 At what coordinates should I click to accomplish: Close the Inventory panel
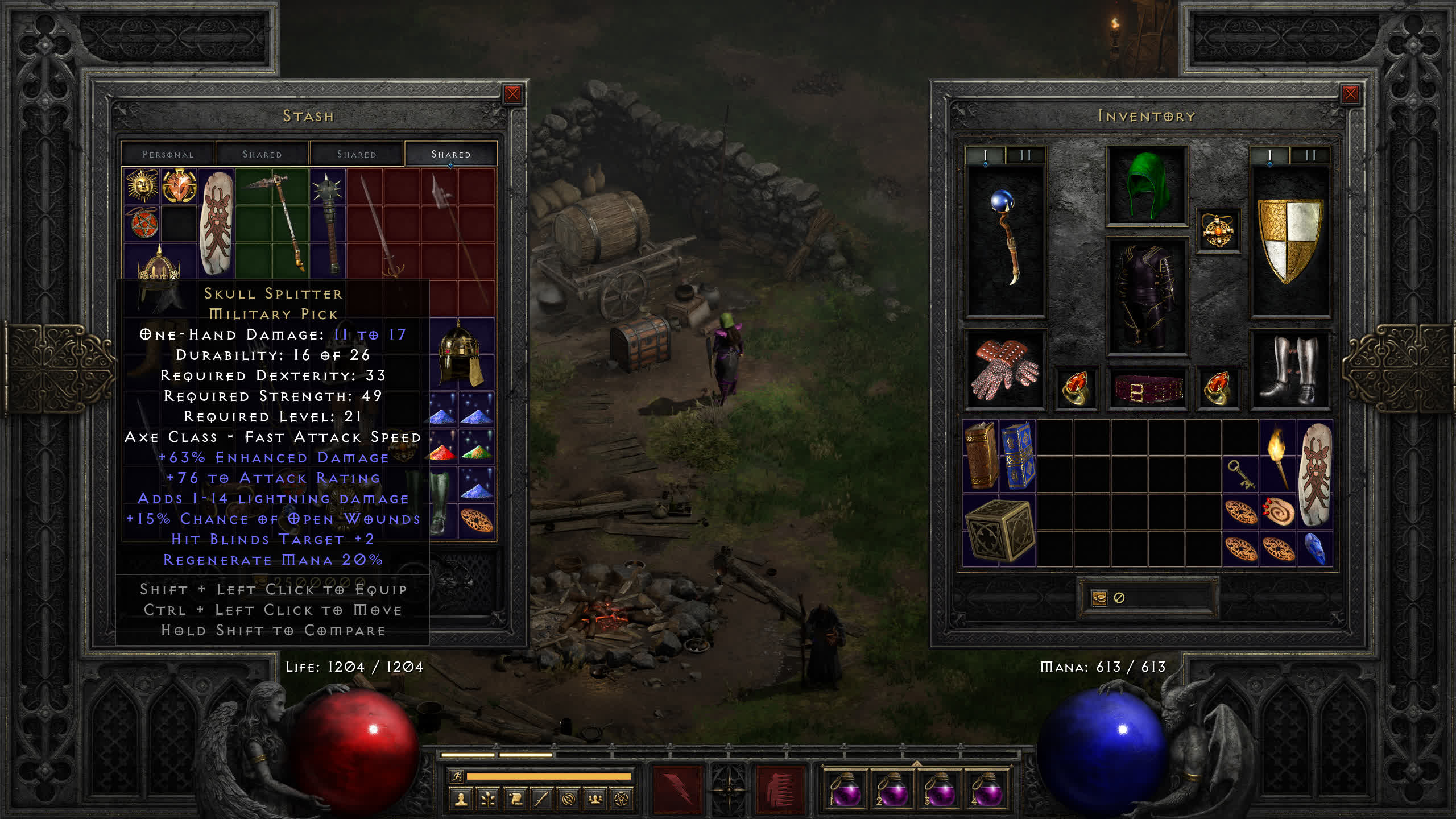[x=1350, y=94]
